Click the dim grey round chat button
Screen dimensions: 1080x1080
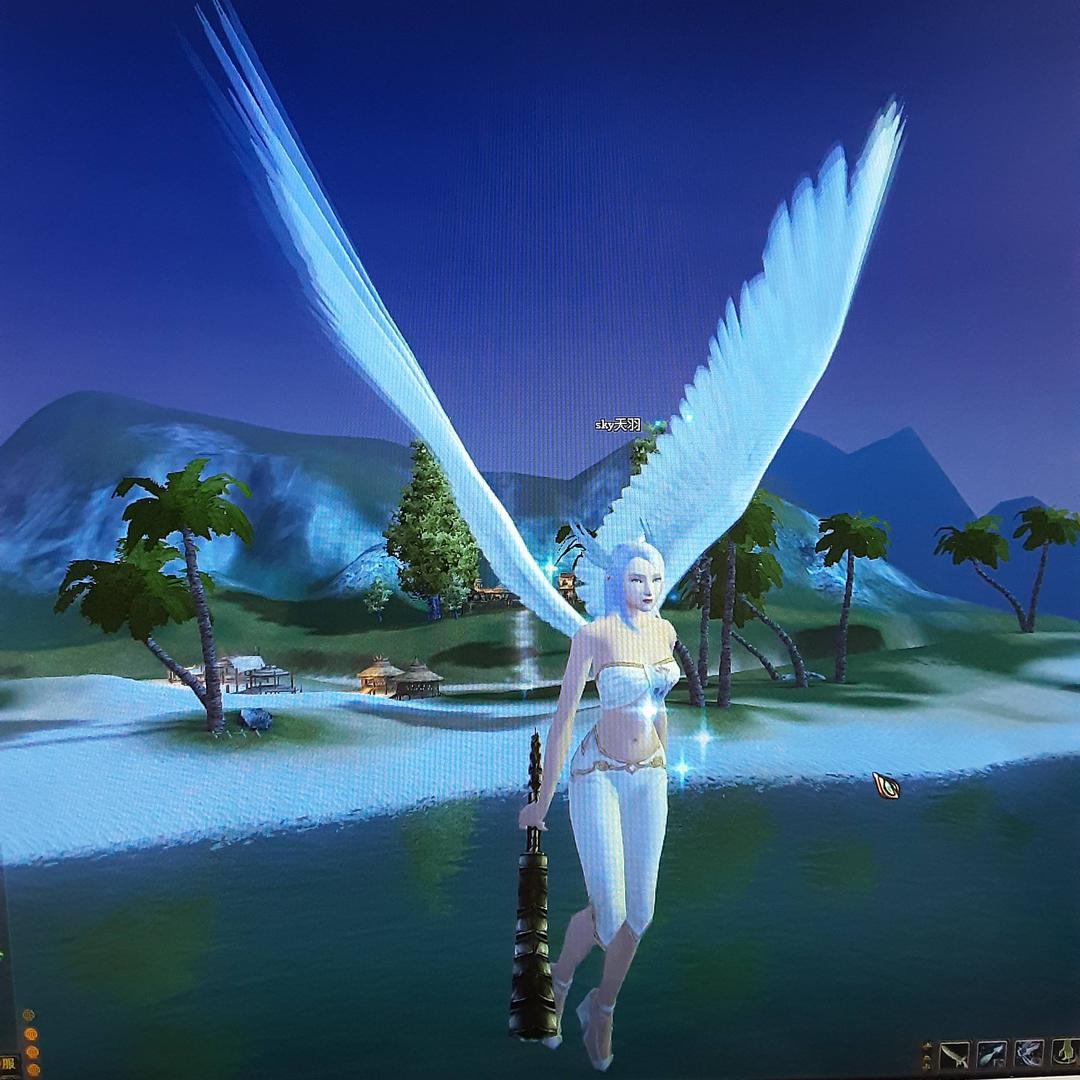(29, 1016)
